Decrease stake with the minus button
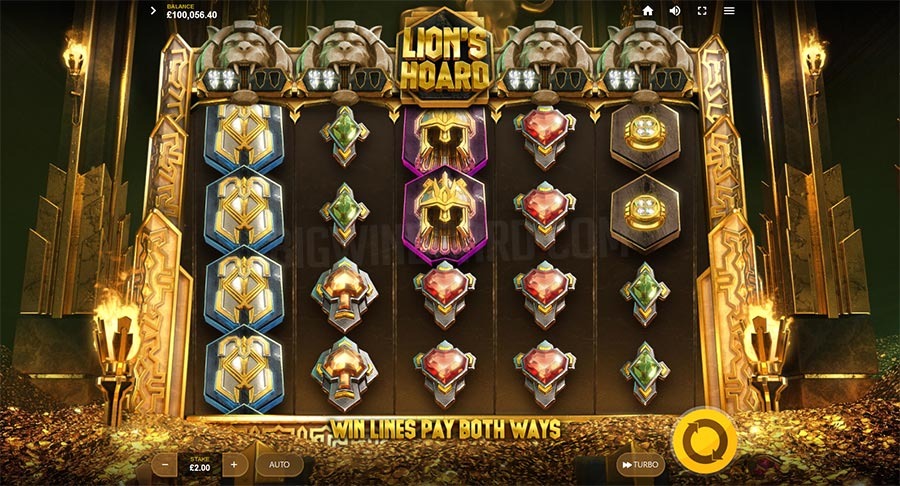The height and width of the screenshot is (486, 900). (x=166, y=465)
